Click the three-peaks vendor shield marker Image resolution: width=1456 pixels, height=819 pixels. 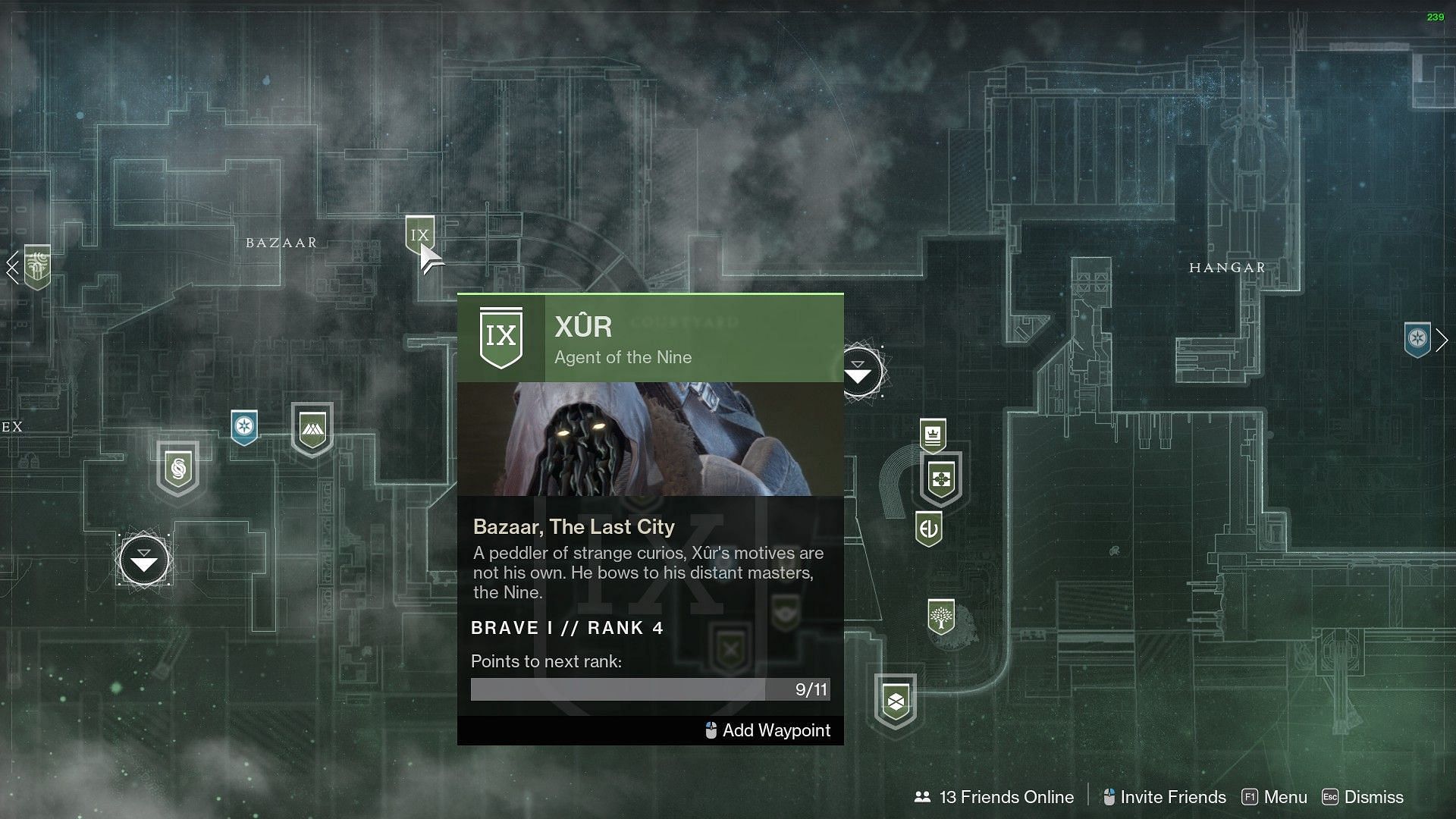click(x=312, y=428)
